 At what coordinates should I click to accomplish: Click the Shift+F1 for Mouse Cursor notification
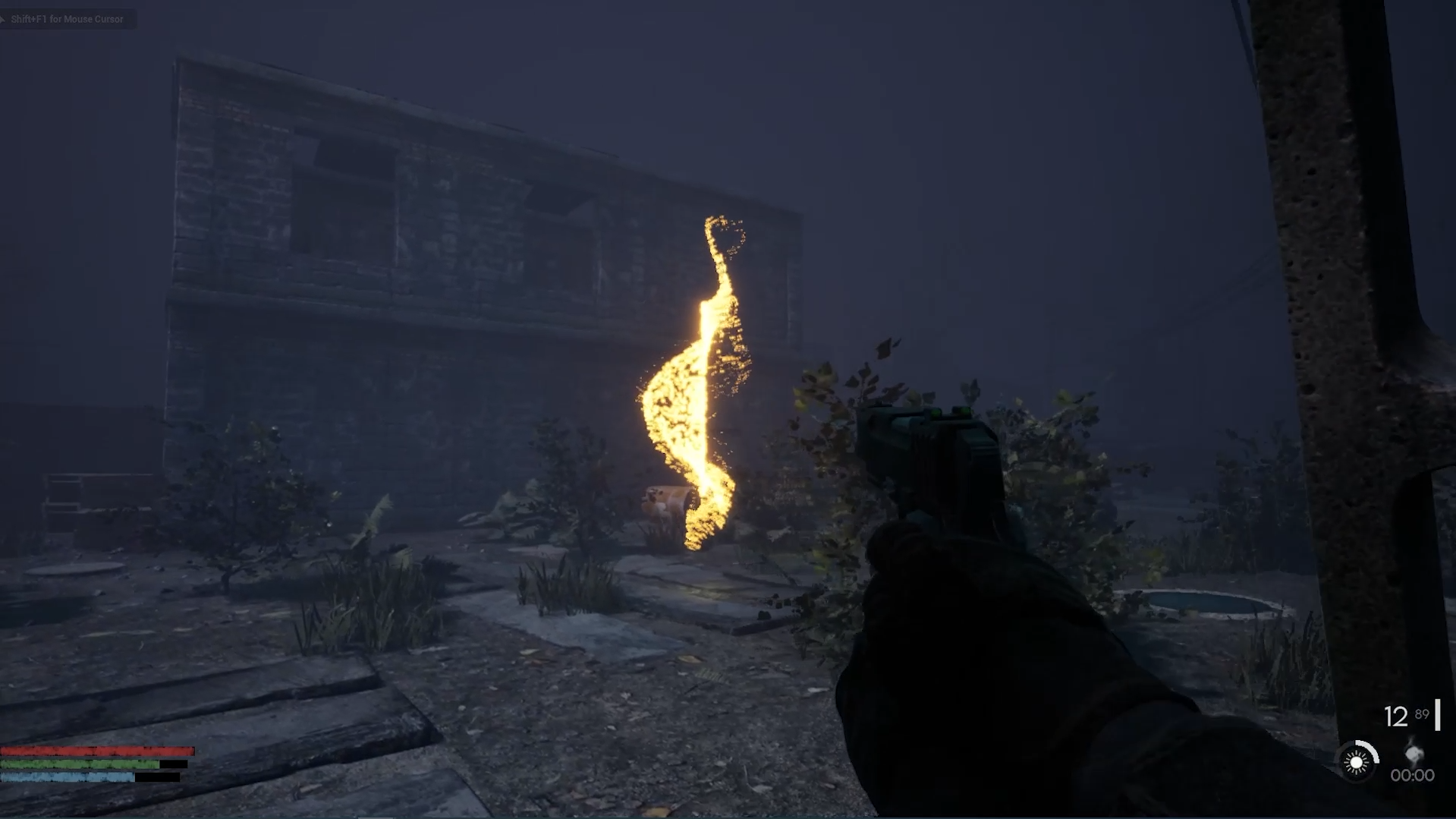pyautogui.click(x=65, y=19)
